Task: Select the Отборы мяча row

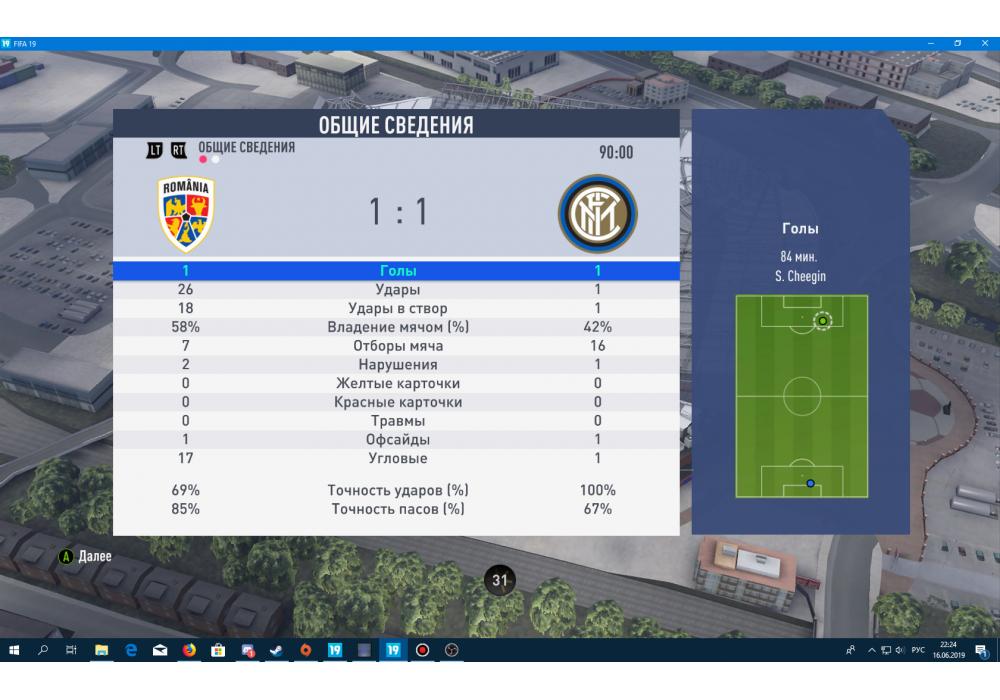Action: pyautogui.click(x=398, y=346)
